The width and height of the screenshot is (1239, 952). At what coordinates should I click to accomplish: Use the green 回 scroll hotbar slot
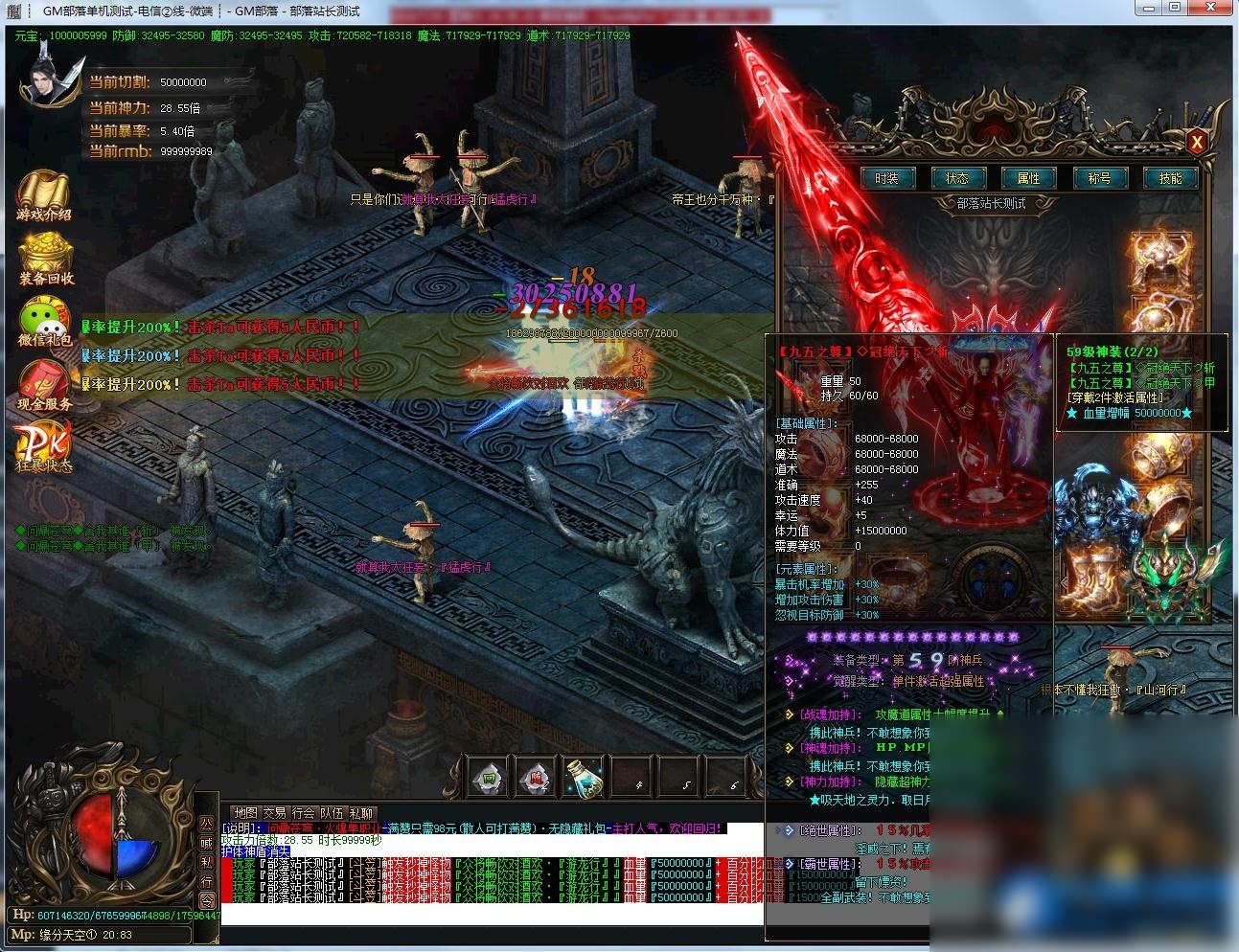(489, 778)
